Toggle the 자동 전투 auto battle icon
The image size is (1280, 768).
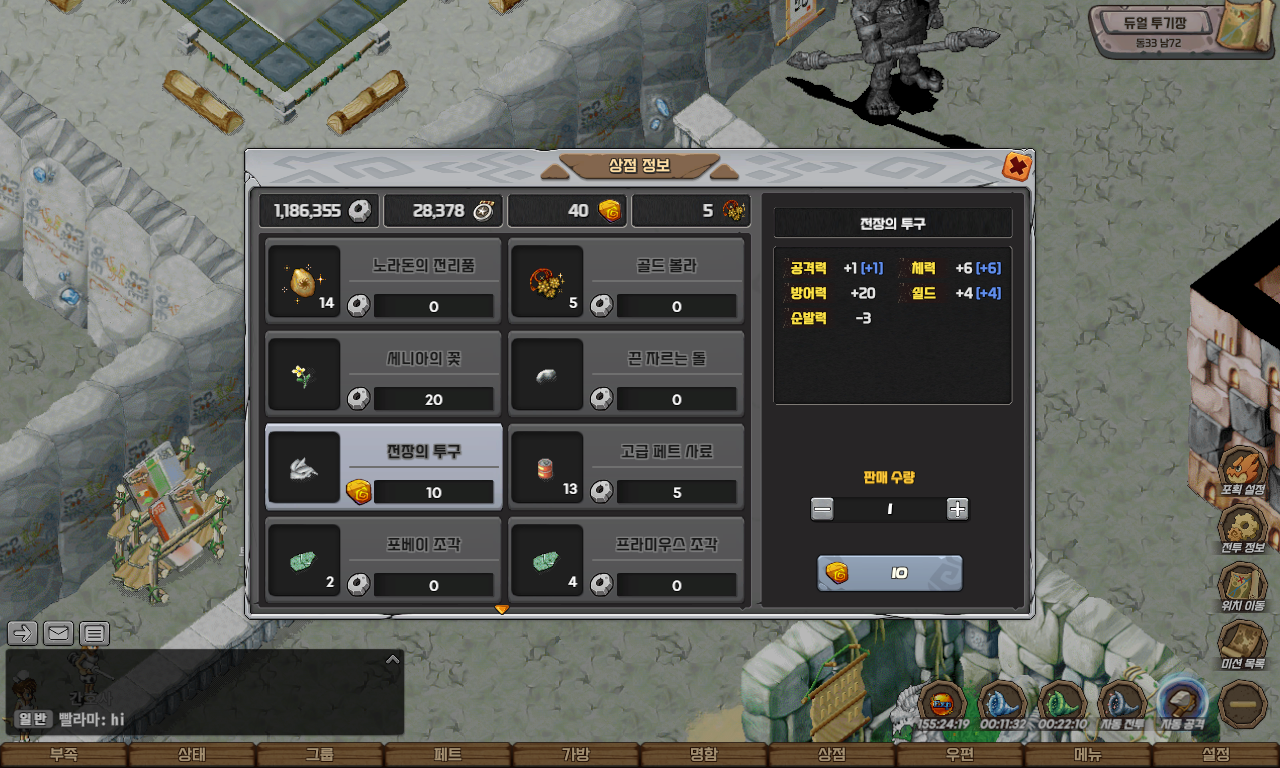1122,703
